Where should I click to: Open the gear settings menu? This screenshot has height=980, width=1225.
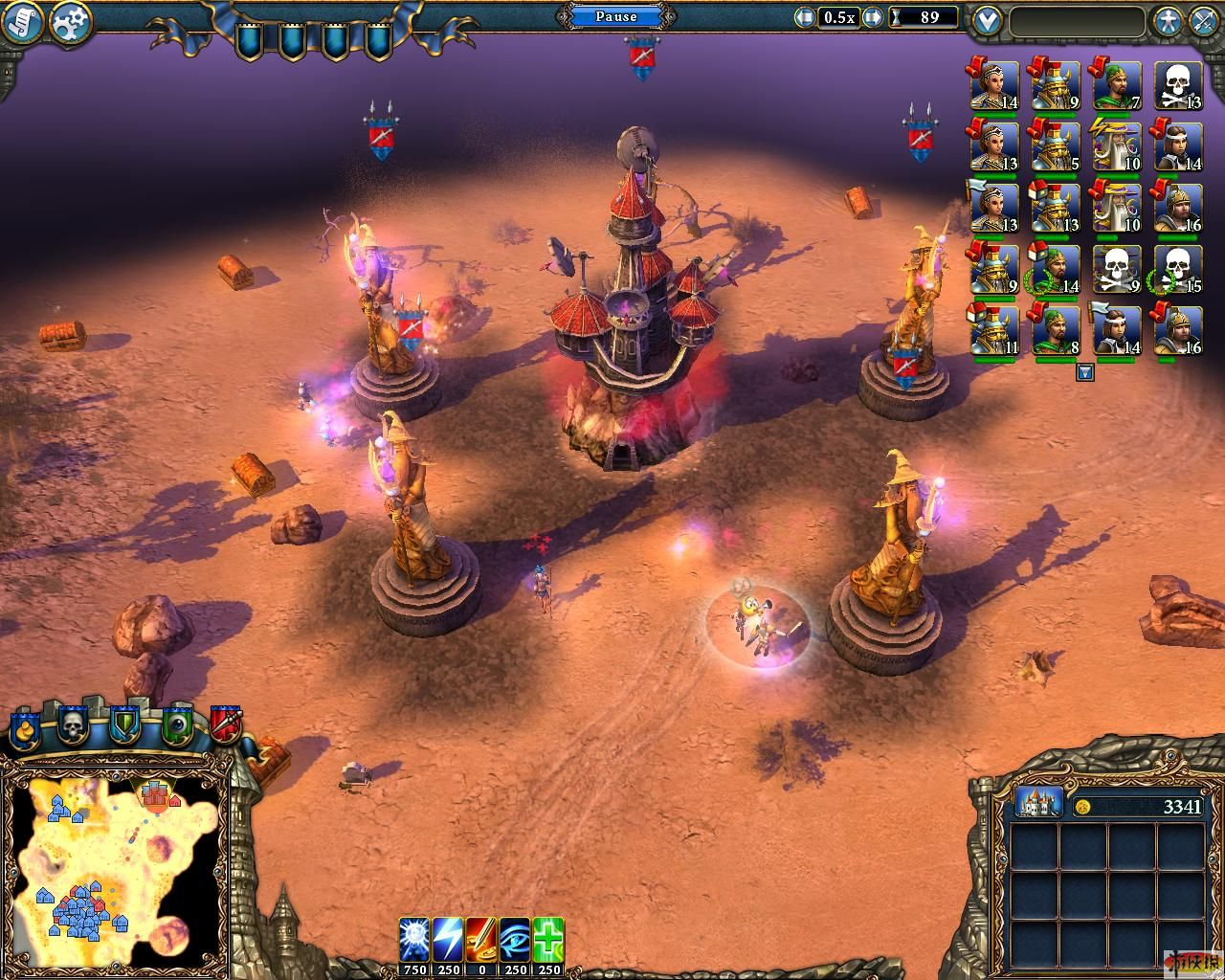point(70,23)
